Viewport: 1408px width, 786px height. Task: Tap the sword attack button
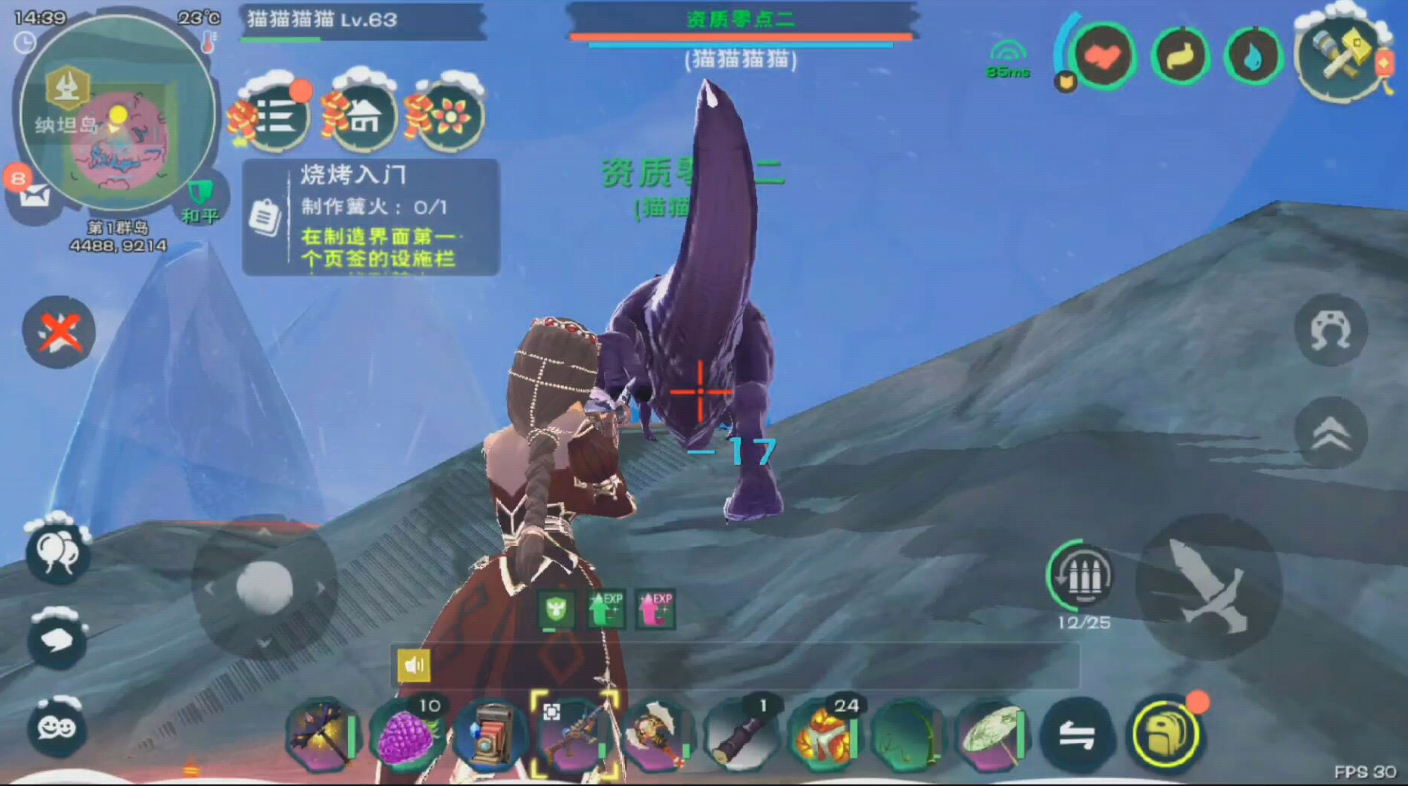pyautogui.click(x=1209, y=585)
